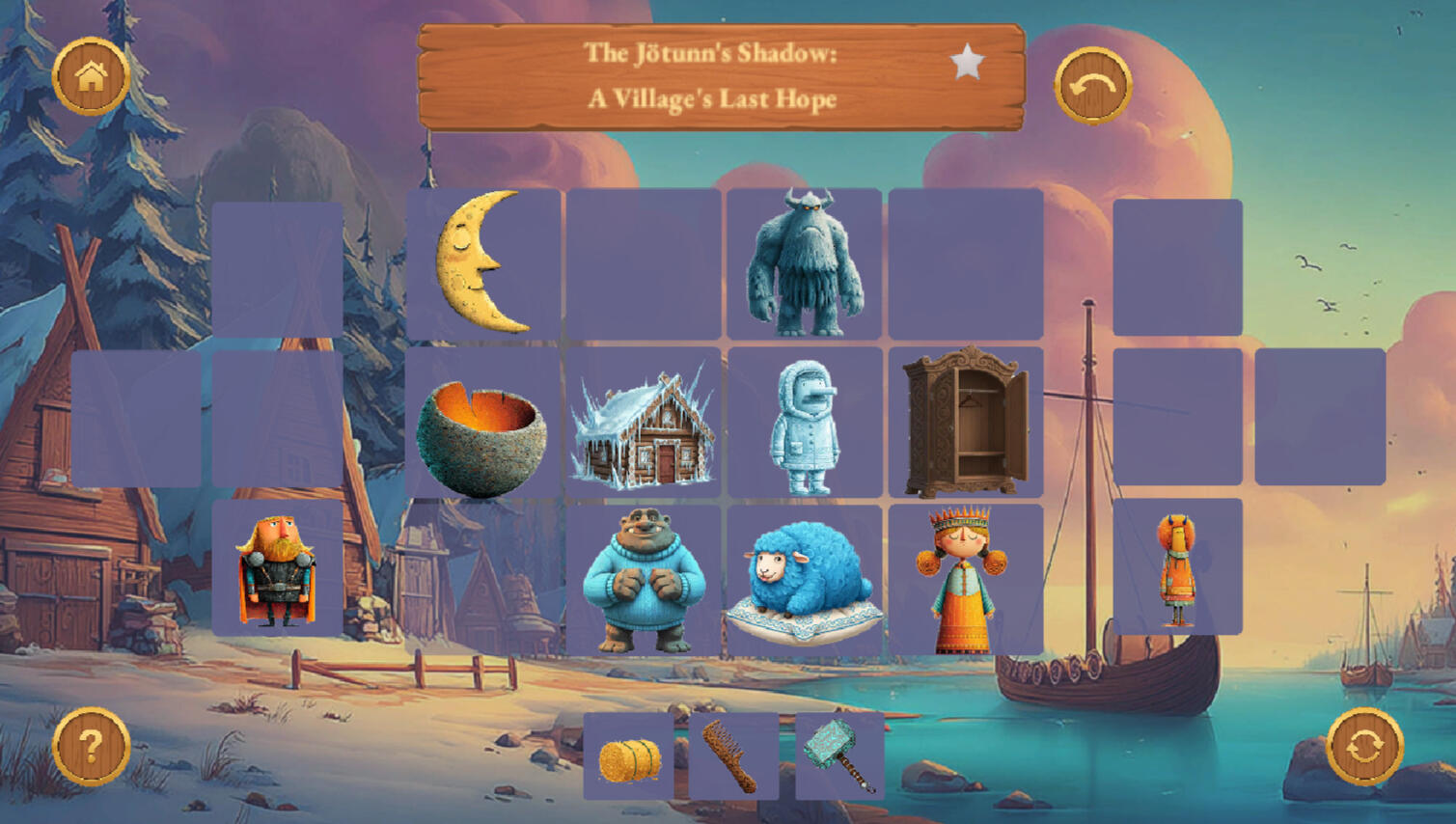Select the blue sheep on pillow tile

804,581
